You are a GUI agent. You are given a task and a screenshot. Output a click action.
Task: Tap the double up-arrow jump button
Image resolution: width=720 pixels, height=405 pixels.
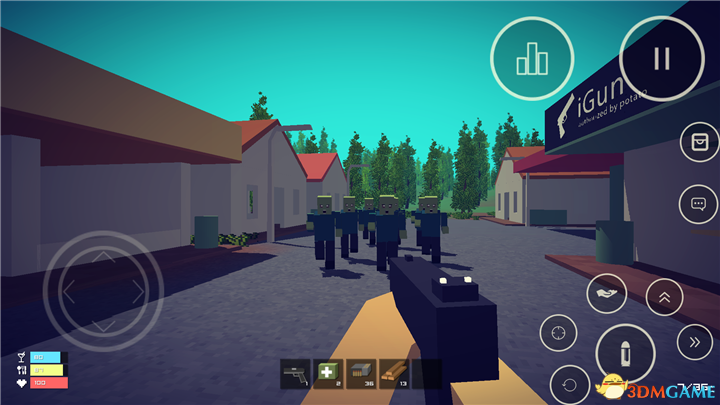(665, 295)
